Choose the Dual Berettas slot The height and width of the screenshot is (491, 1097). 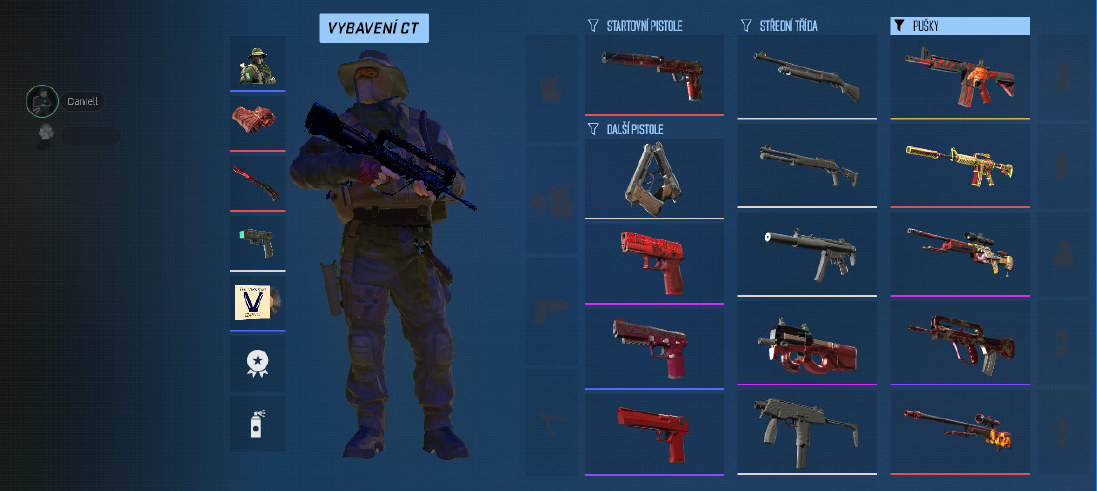point(654,177)
